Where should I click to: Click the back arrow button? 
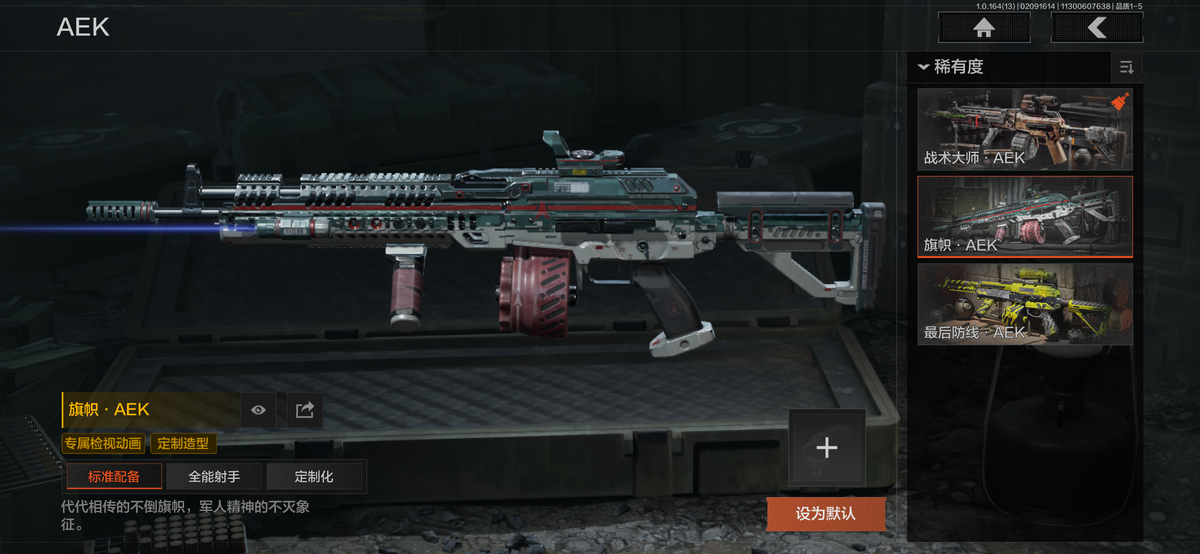pos(1097,28)
